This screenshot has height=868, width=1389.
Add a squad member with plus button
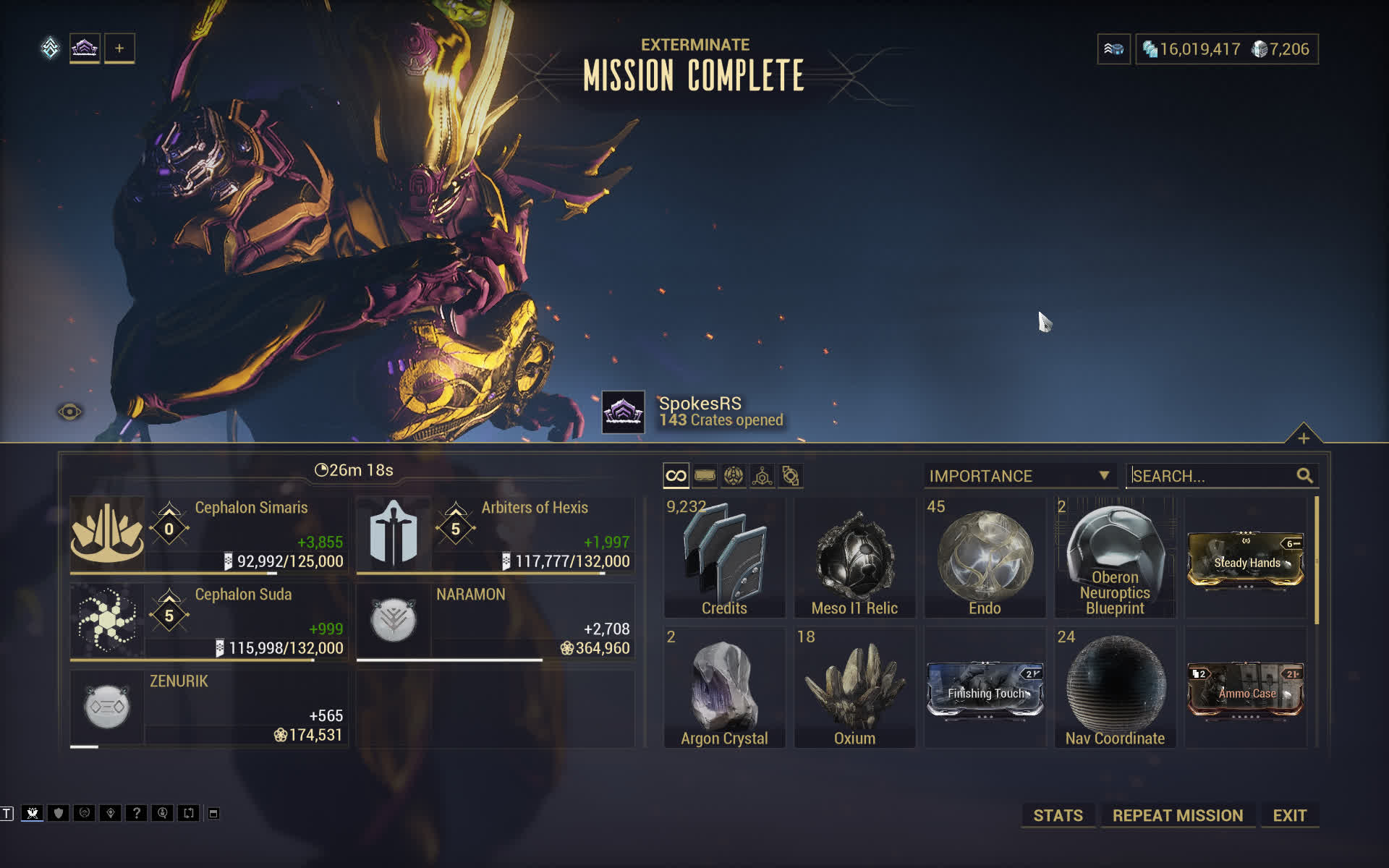tap(119, 48)
